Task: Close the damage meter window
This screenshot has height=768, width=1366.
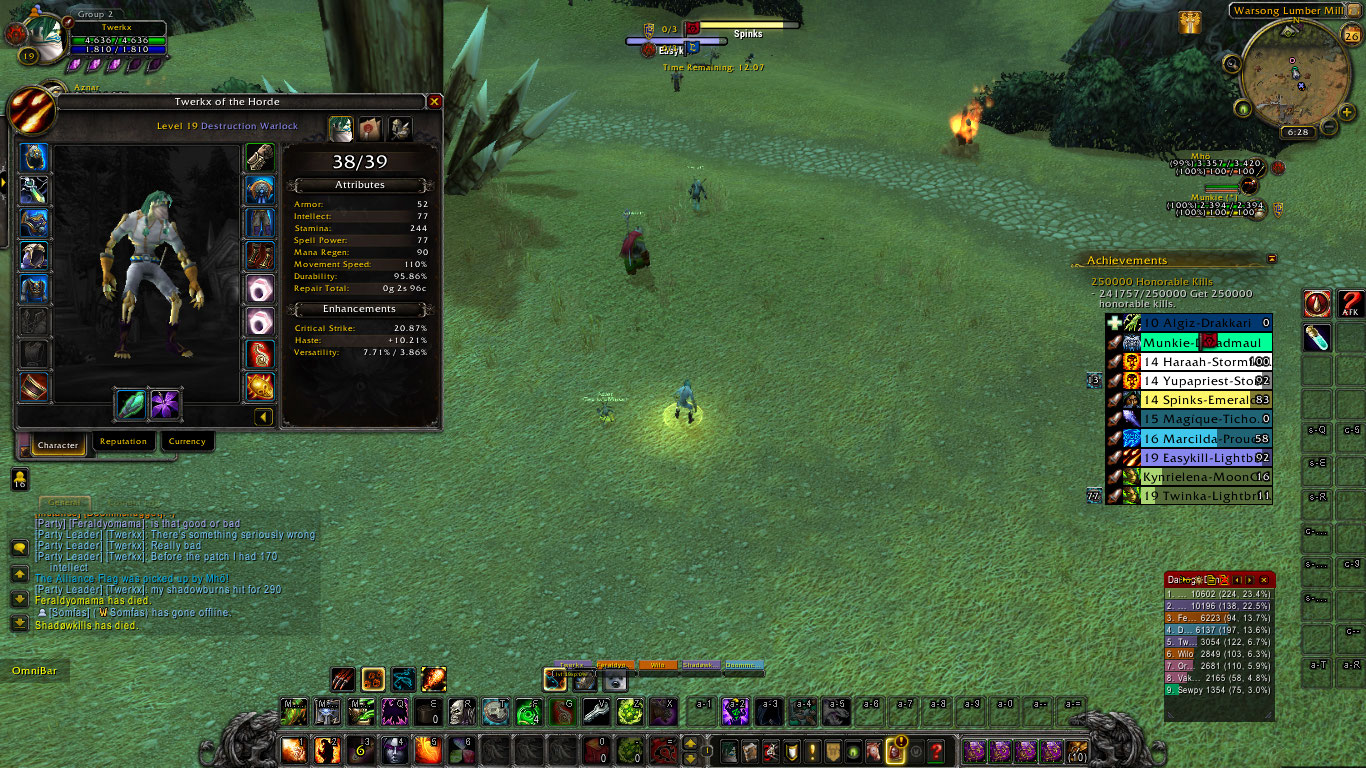Action: (x=1264, y=579)
